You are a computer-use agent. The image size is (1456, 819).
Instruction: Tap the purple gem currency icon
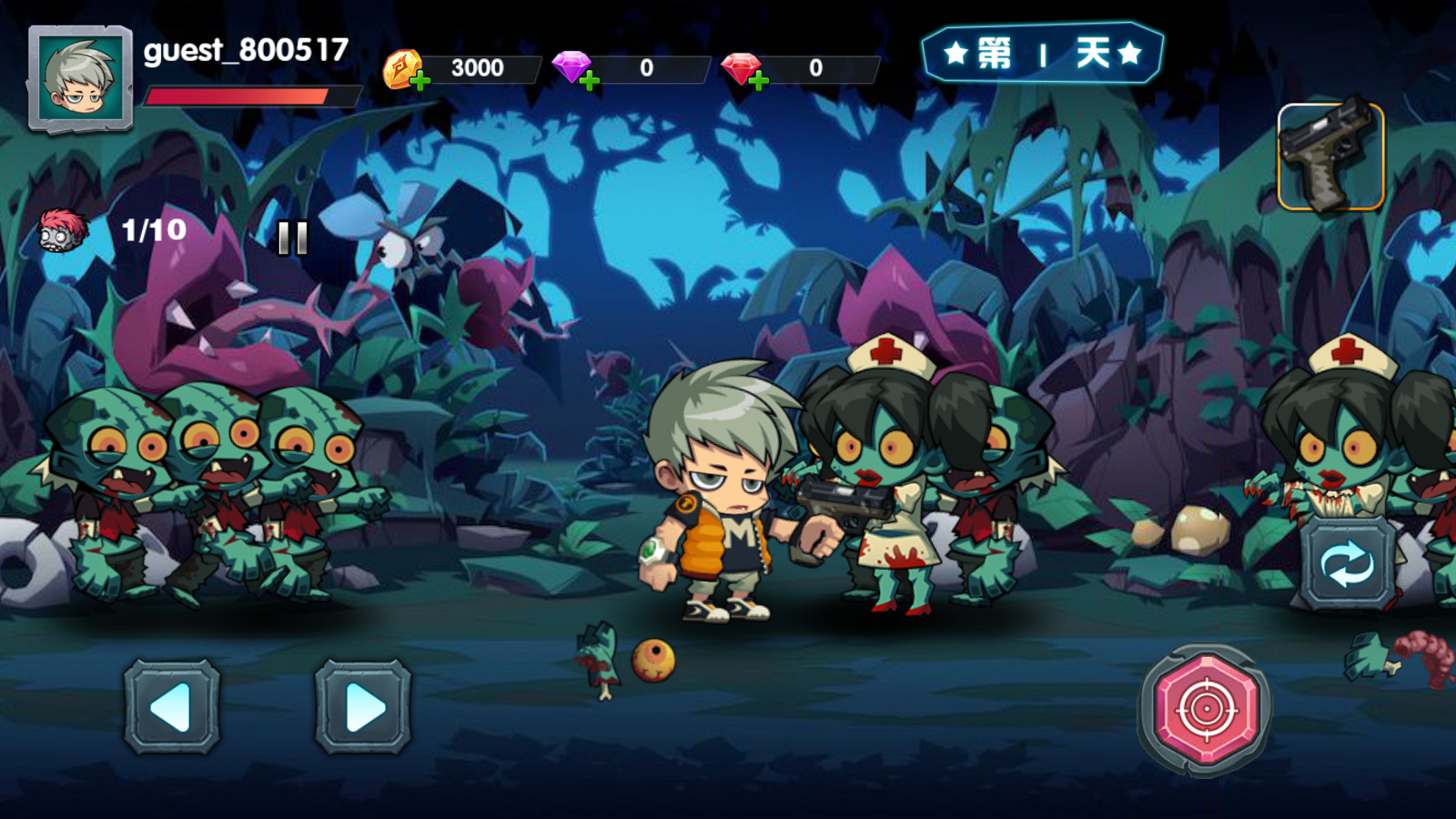[x=571, y=66]
